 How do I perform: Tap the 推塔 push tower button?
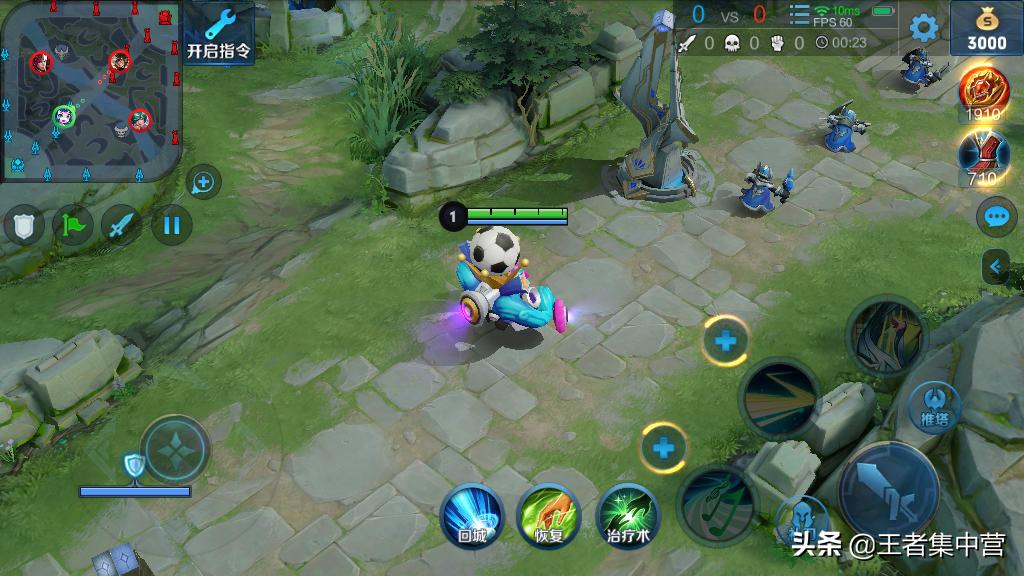935,405
